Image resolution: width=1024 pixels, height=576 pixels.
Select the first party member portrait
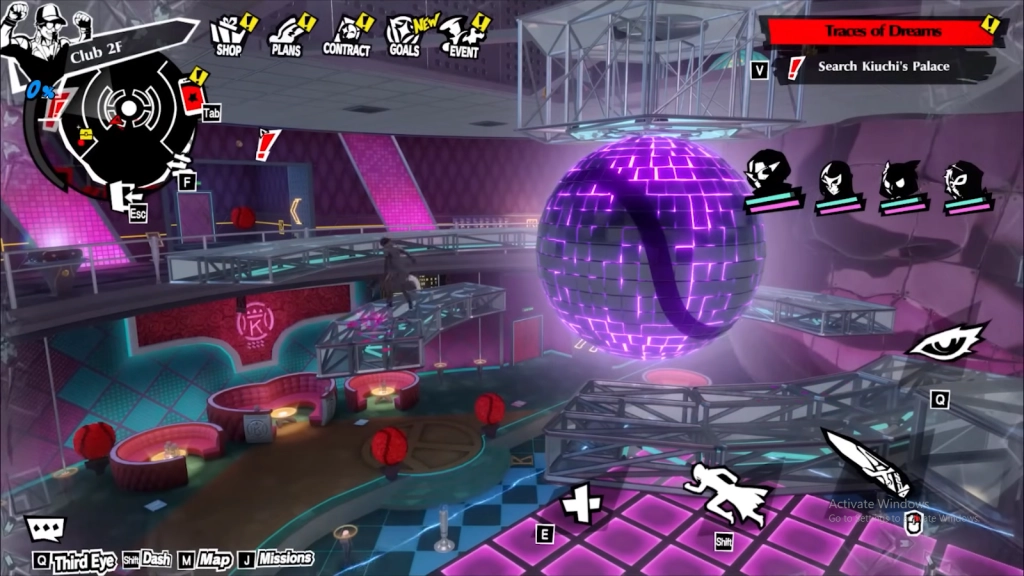tap(772, 180)
